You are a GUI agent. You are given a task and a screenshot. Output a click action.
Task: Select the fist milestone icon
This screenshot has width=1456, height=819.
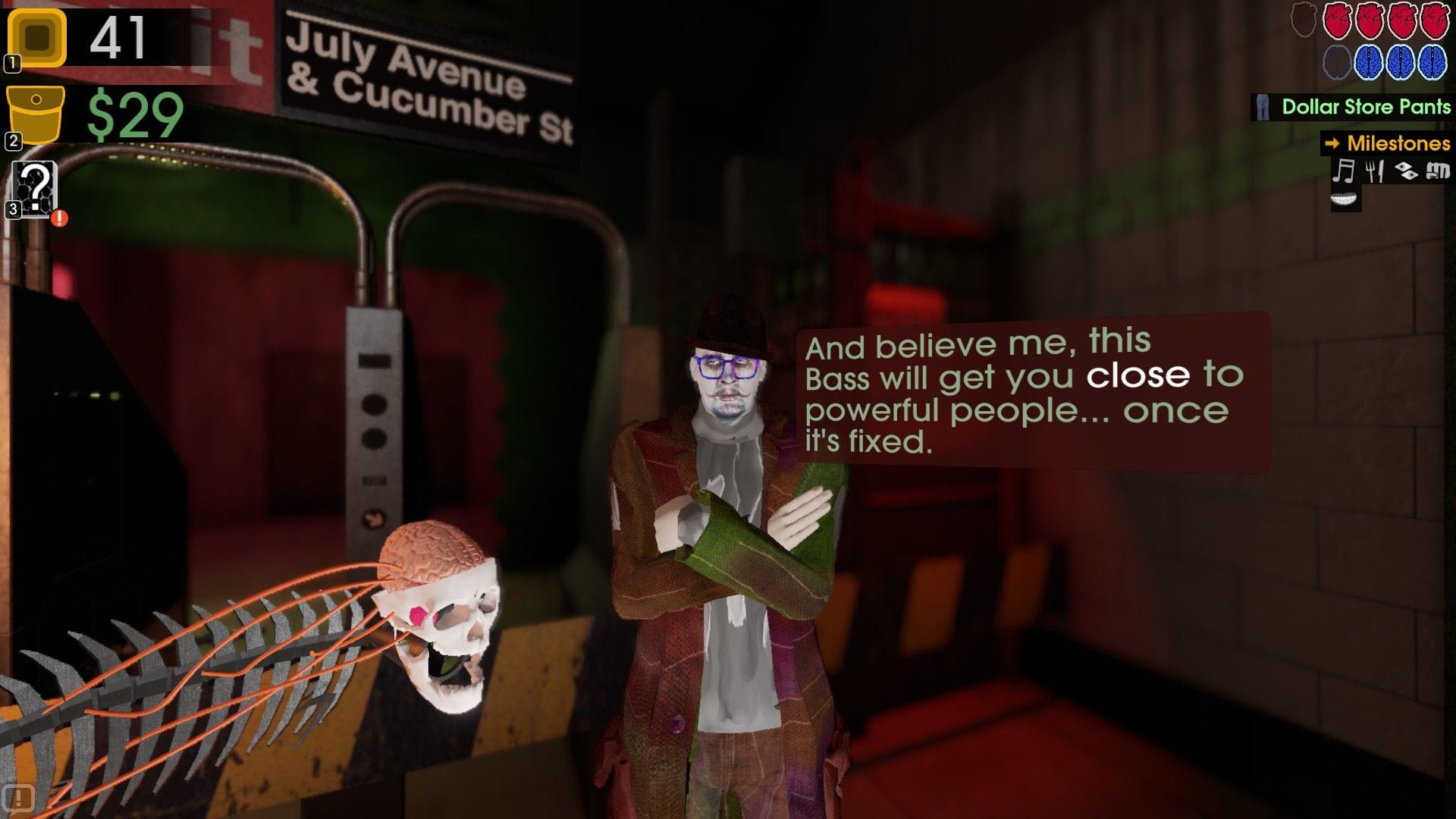pos(1437,170)
